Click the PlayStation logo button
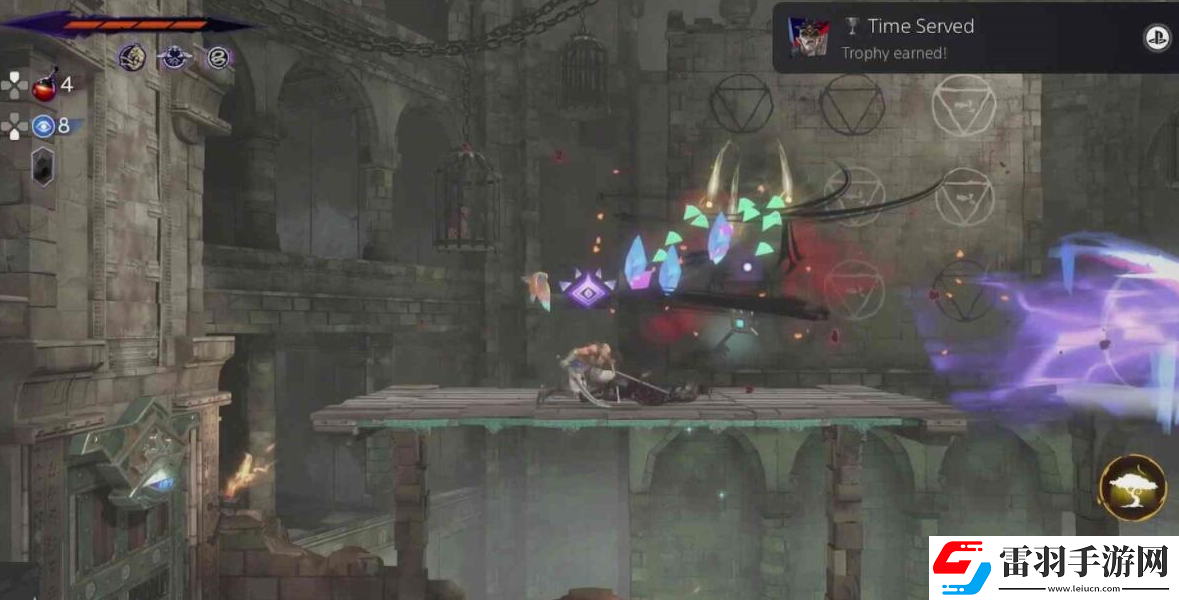 pos(1156,38)
